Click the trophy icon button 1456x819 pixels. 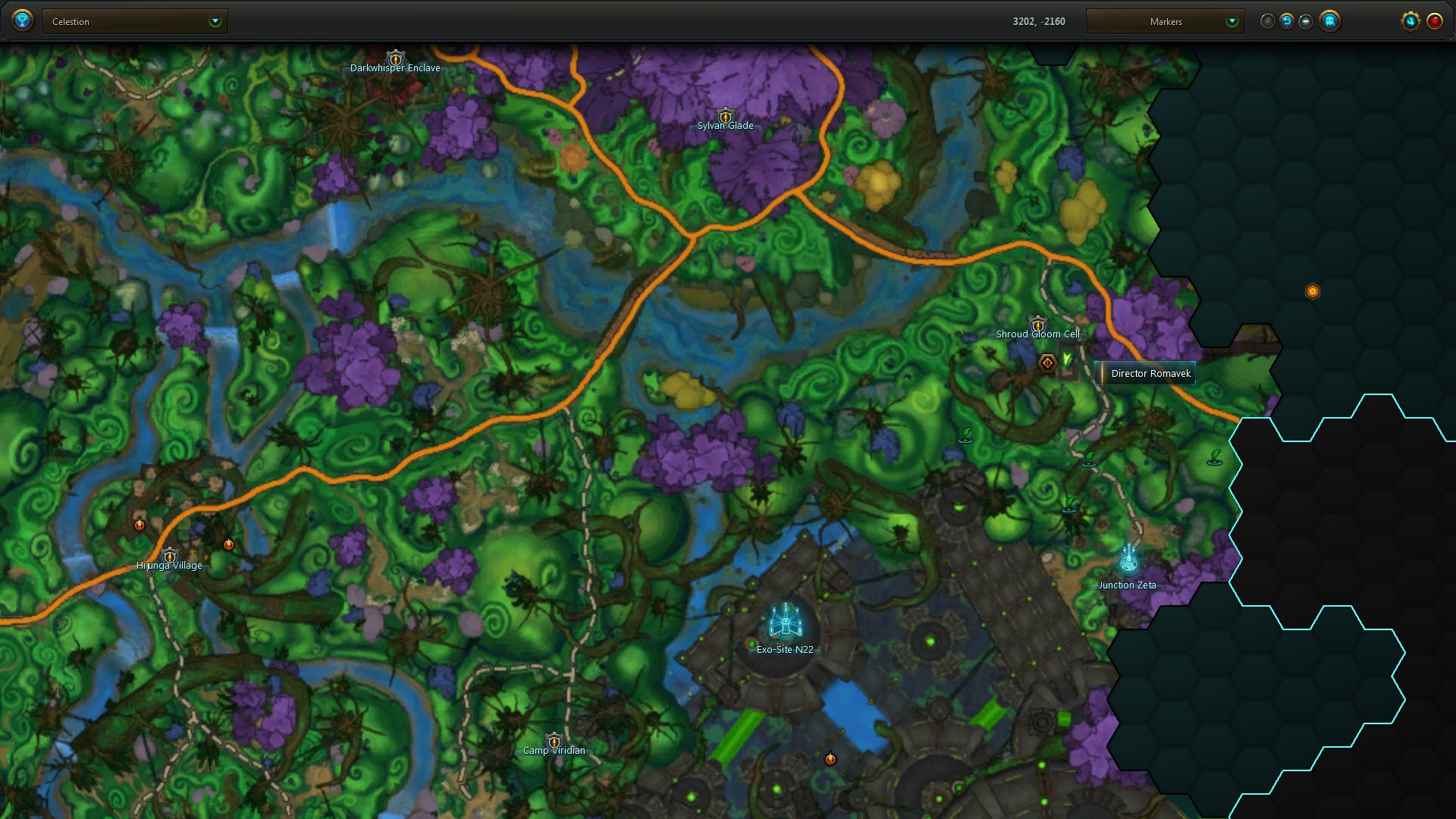[x=23, y=20]
